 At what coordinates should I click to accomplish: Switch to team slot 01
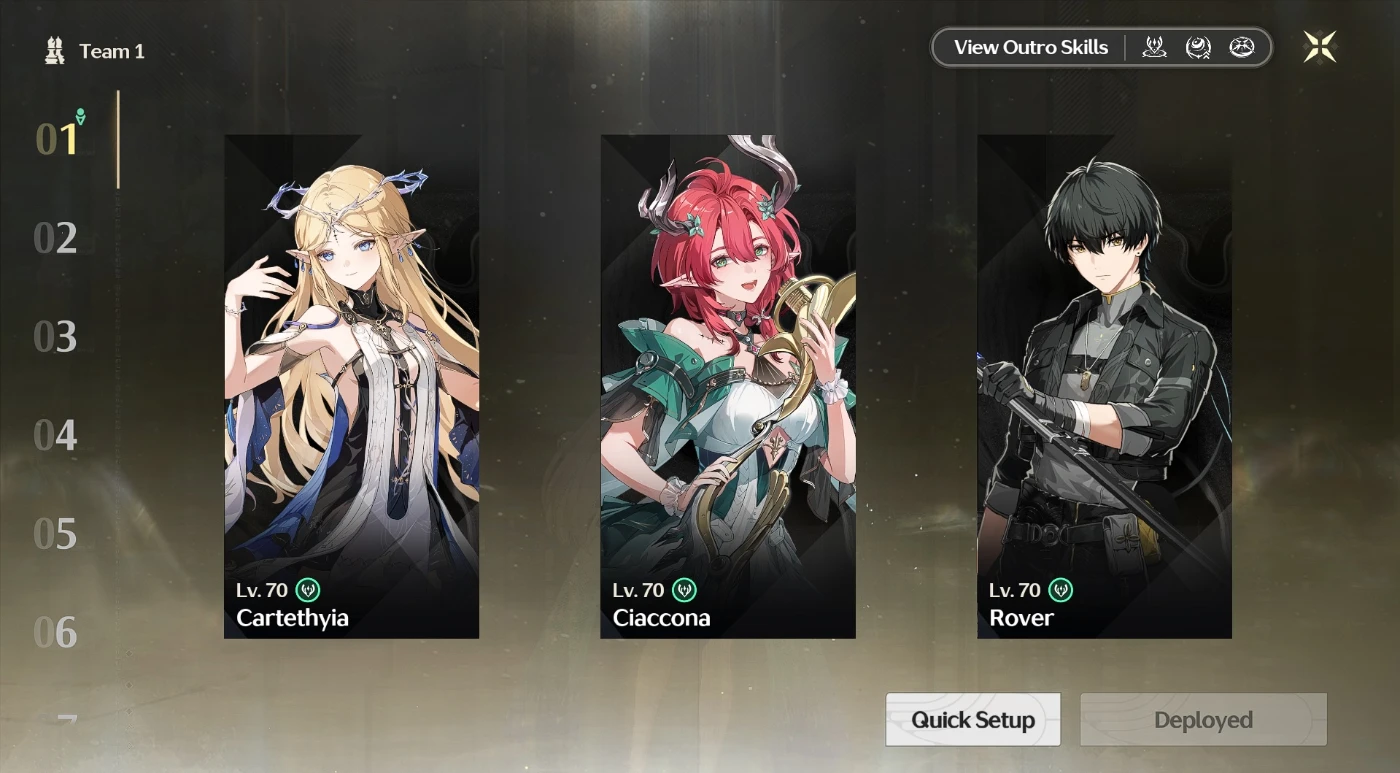click(x=56, y=140)
